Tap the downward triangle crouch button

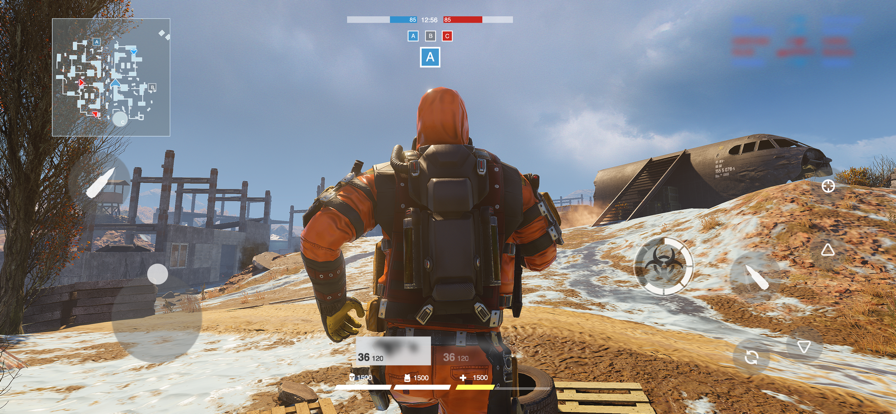click(804, 347)
